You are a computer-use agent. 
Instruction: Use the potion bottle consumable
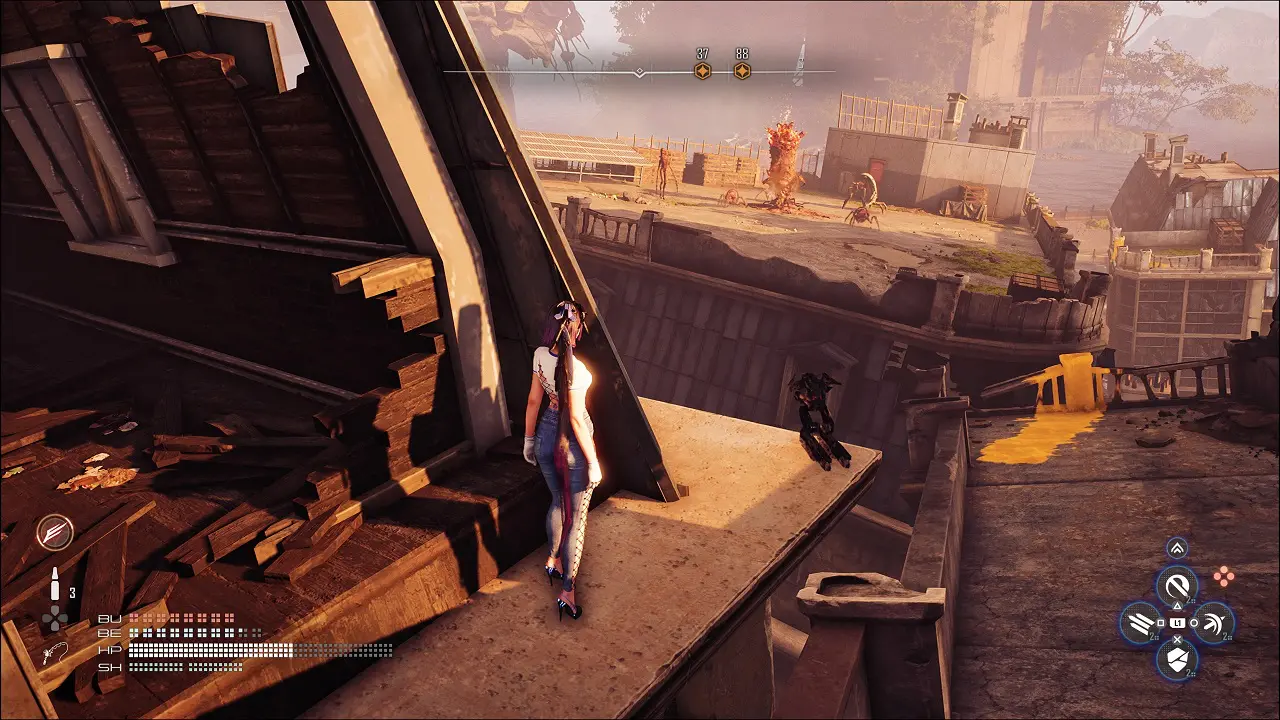pos(56,585)
